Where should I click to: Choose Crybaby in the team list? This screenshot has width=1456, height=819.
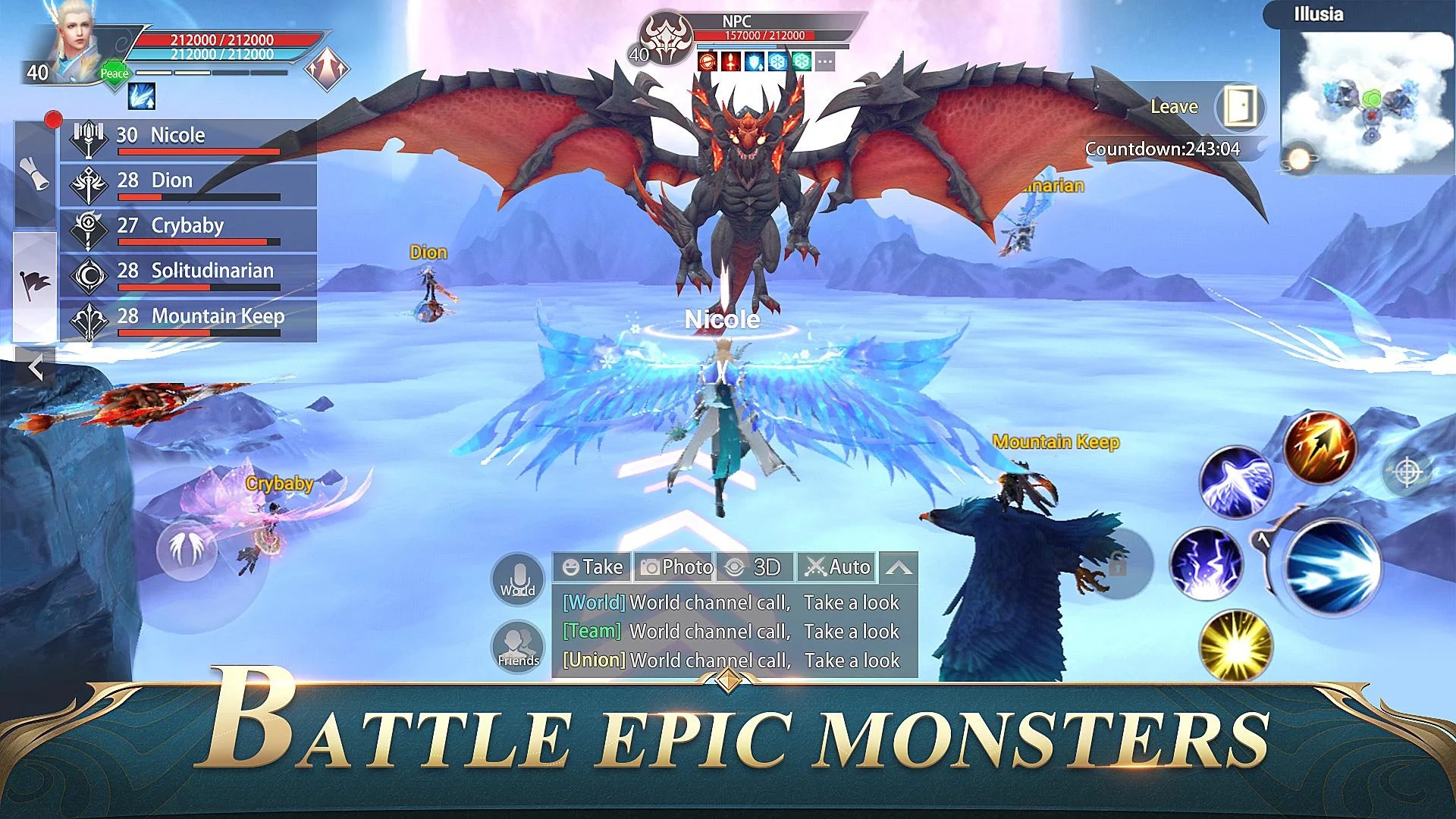coord(188,230)
